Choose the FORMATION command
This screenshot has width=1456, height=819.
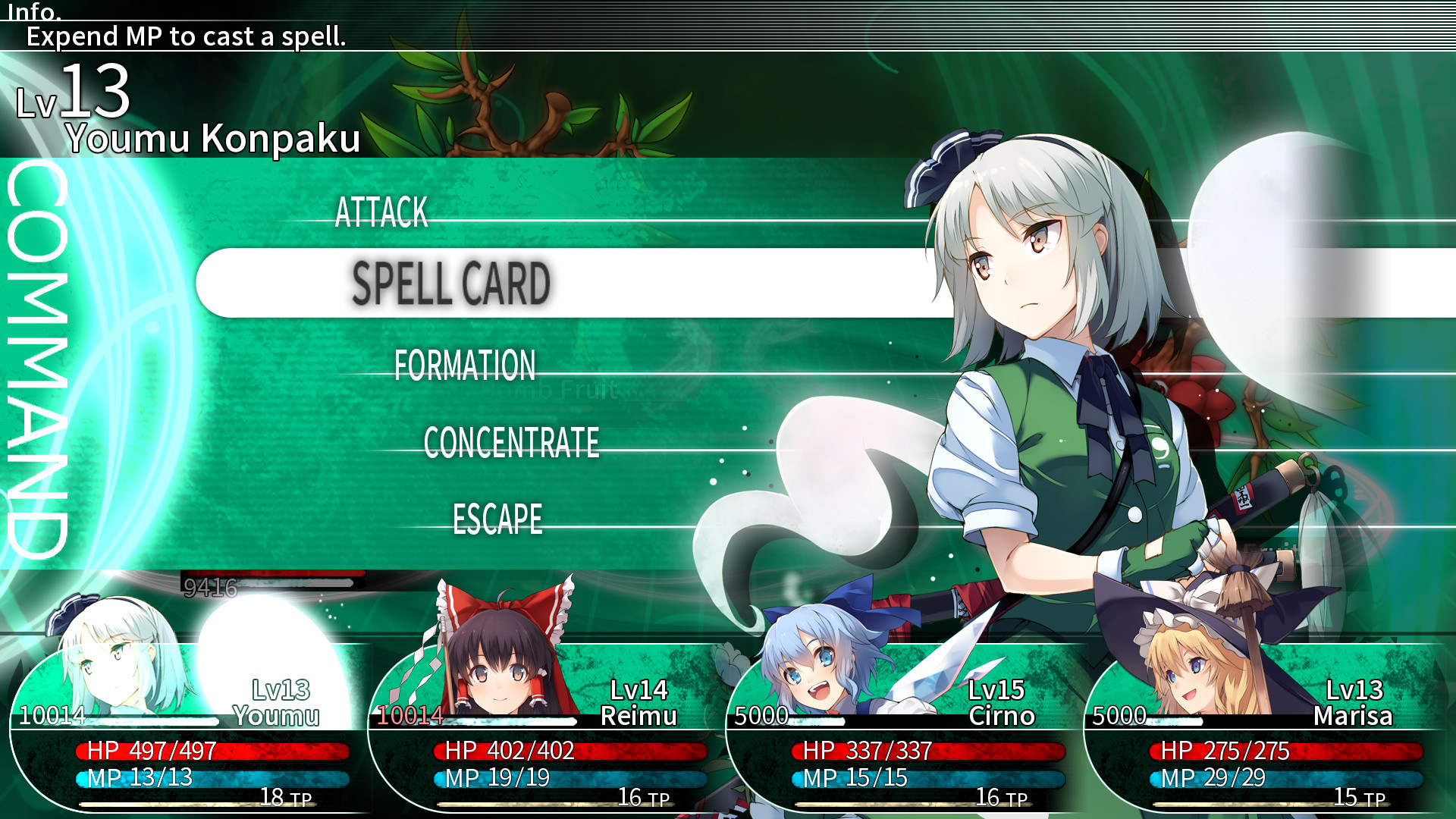click(x=464, y=366)
